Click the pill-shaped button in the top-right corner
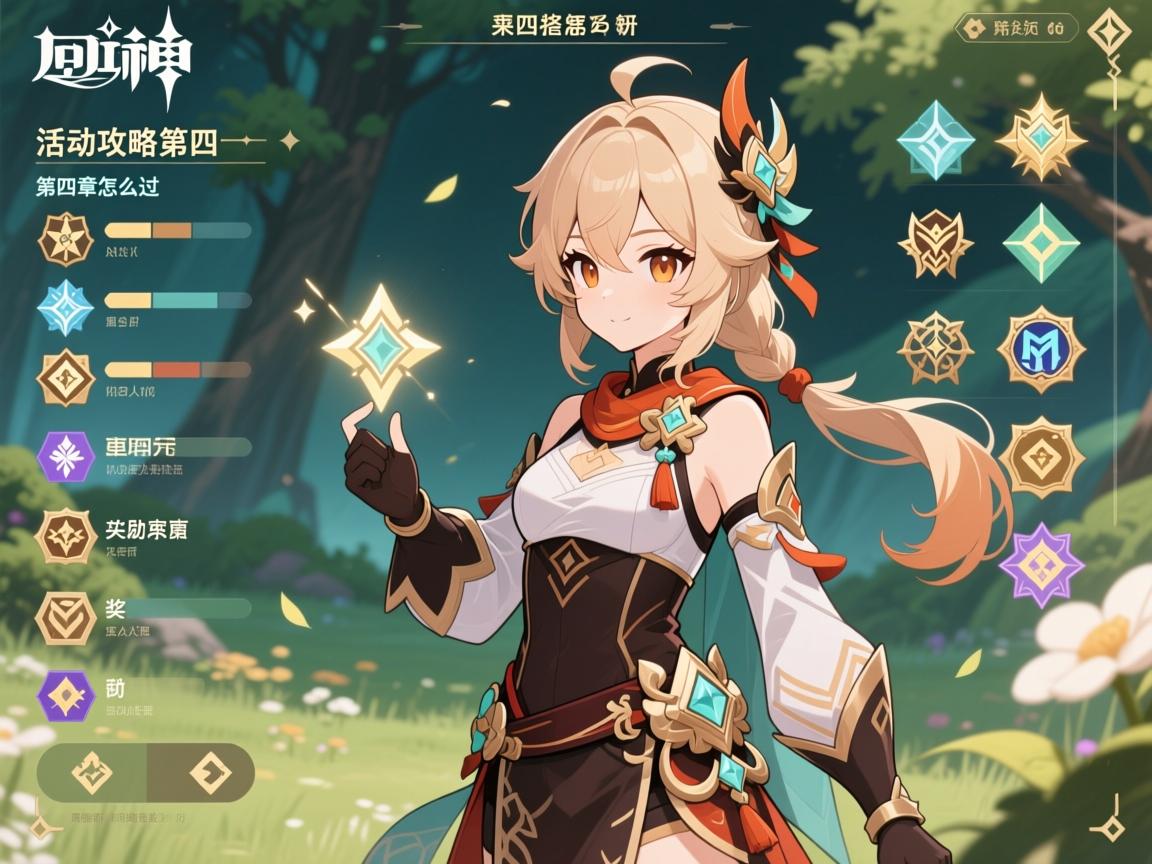The image size is (1152, 864). pyautogui.click(x=1016, y=29)
